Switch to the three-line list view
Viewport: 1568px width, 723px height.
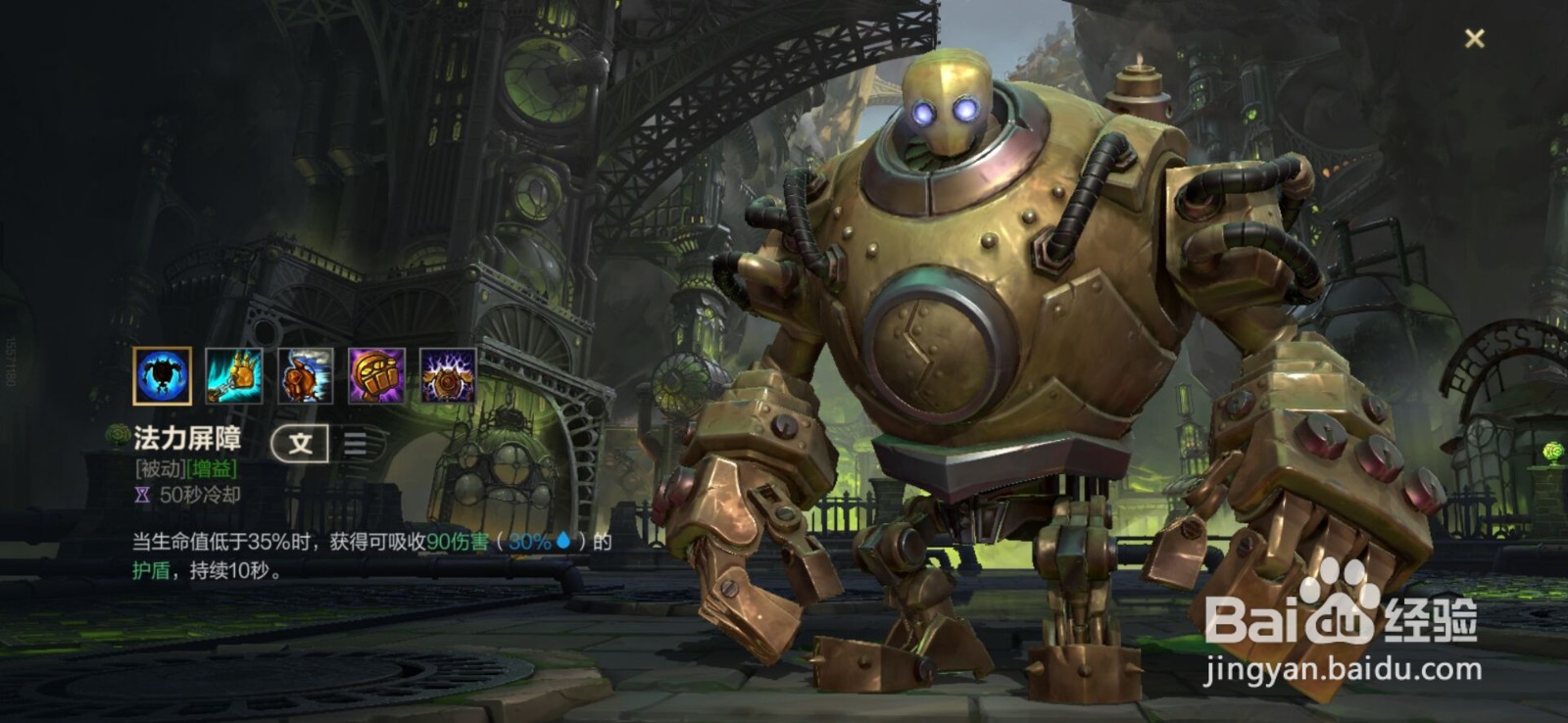pyautogui.click(x=355, y=444)
